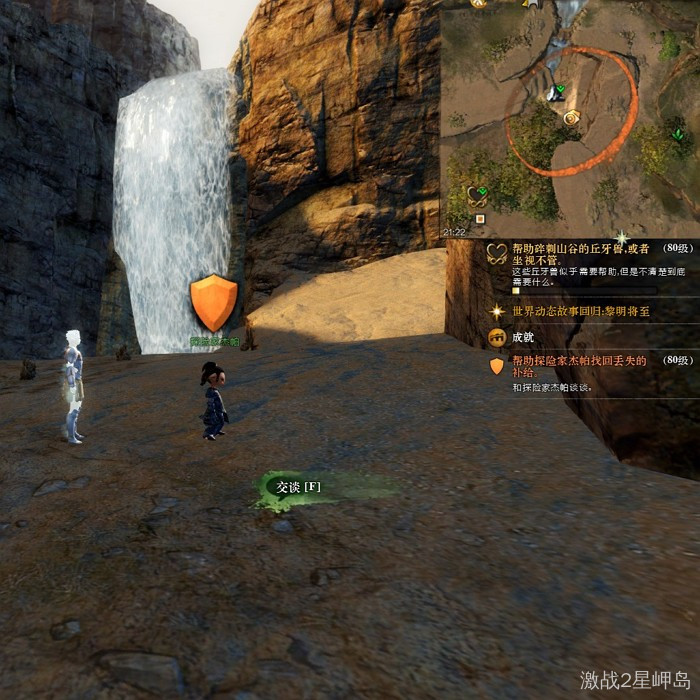This screenshot has width=700, height=700.
Task: Click the heart icon beside the renown task
Action: [496, 254]
